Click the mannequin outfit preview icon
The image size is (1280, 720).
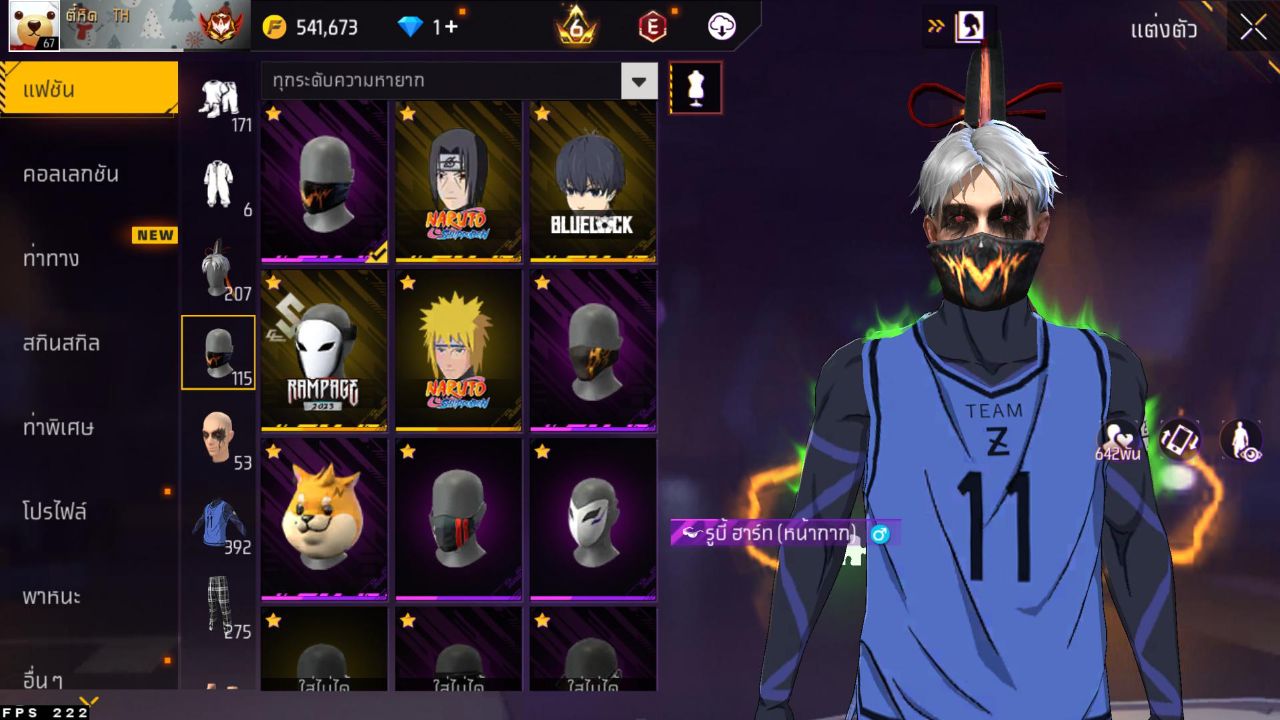coord(696,87)
